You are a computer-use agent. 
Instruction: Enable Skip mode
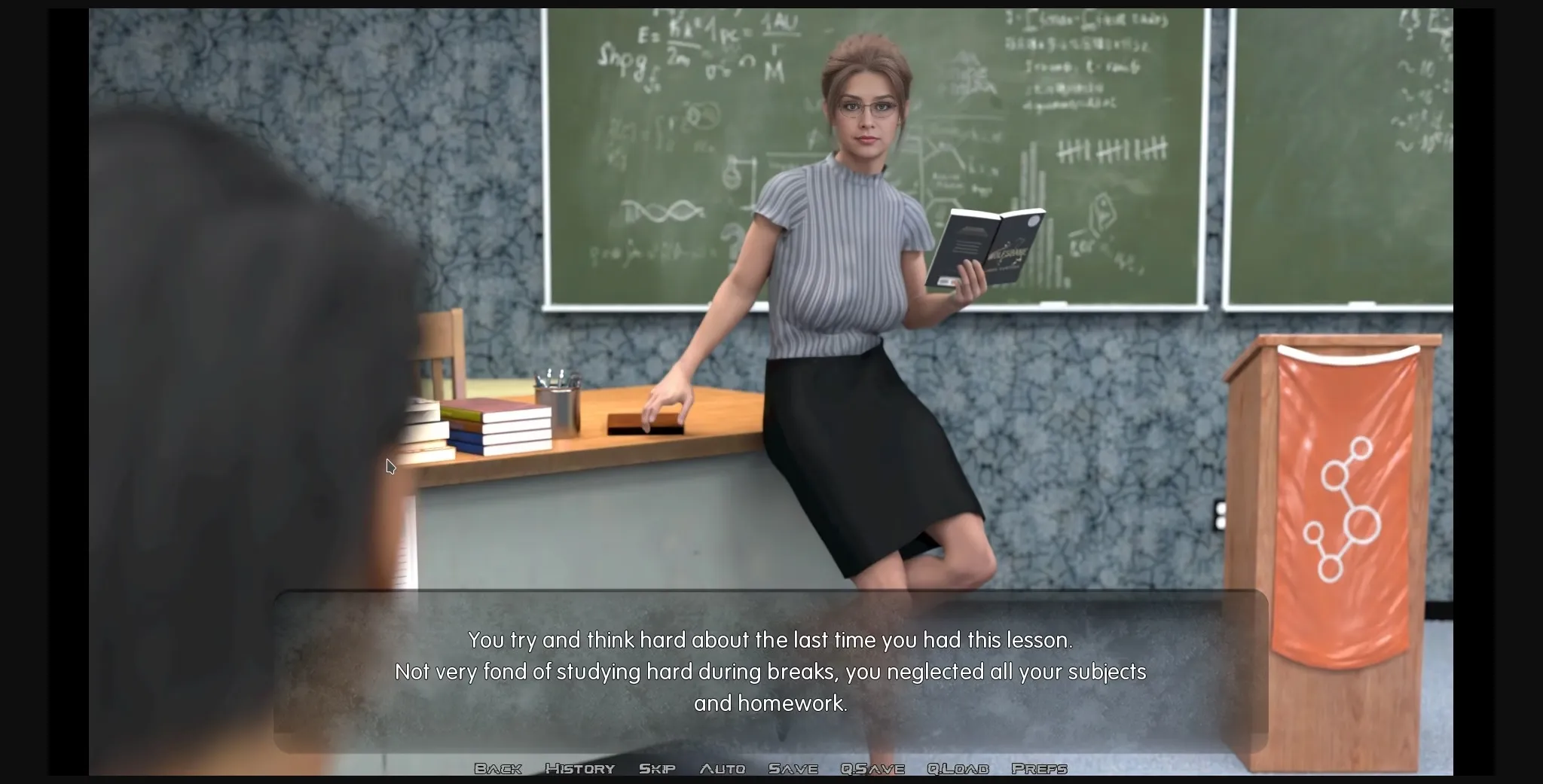coord(659,769)
